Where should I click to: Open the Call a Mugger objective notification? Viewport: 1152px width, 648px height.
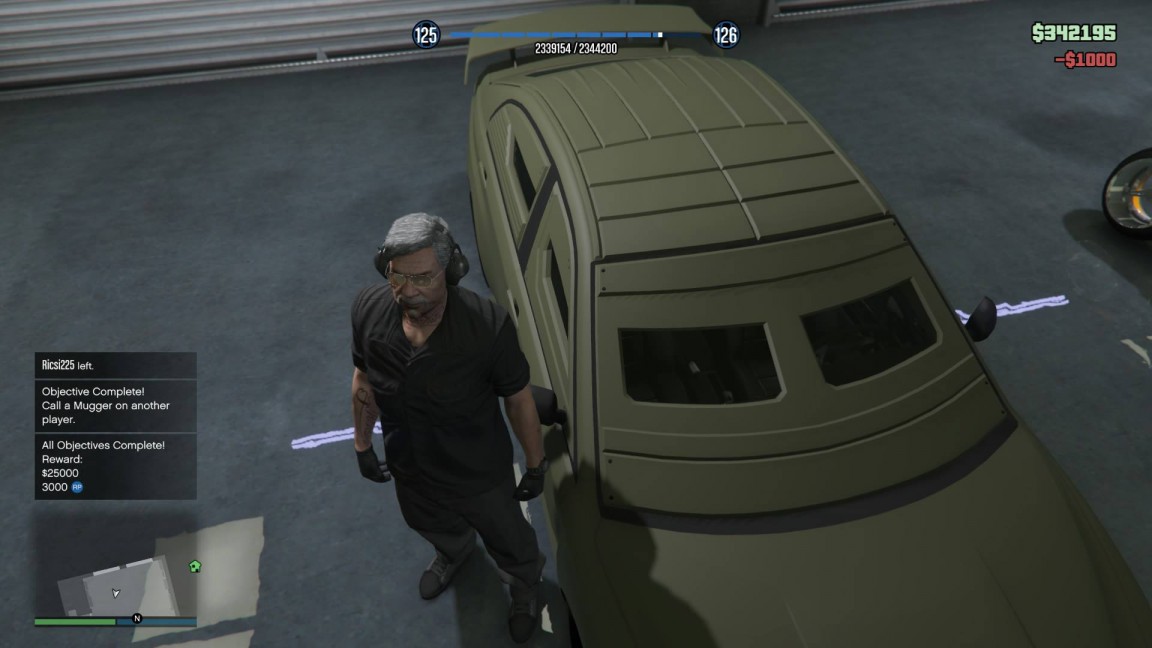pos(115,406)
